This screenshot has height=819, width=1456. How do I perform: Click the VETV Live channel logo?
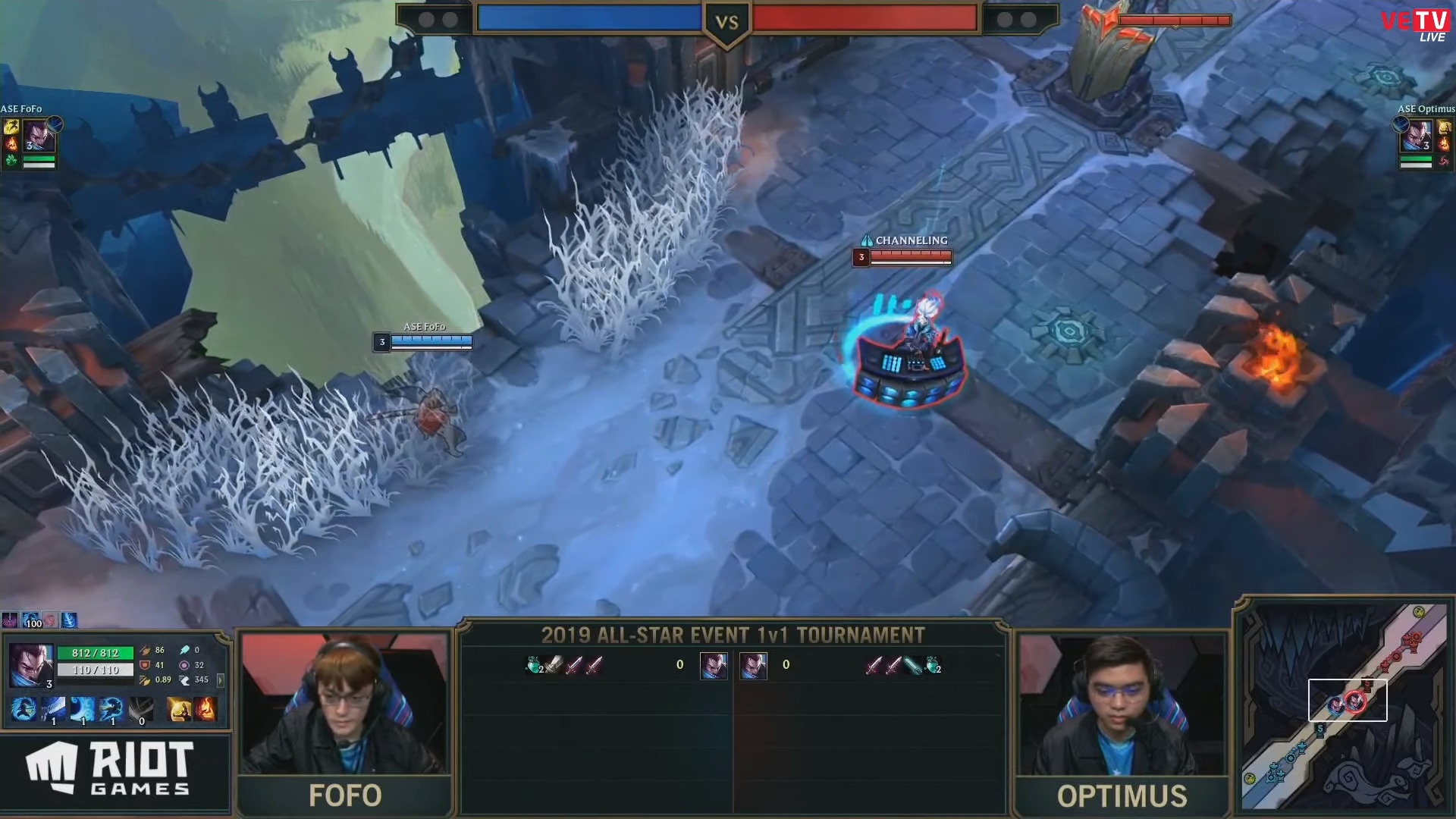tap(1414, 24)
